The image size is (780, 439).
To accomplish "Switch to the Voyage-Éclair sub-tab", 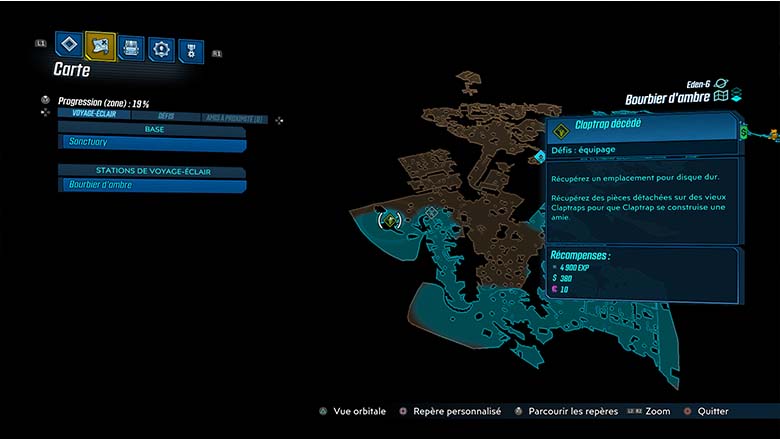I will click(92, 114).
